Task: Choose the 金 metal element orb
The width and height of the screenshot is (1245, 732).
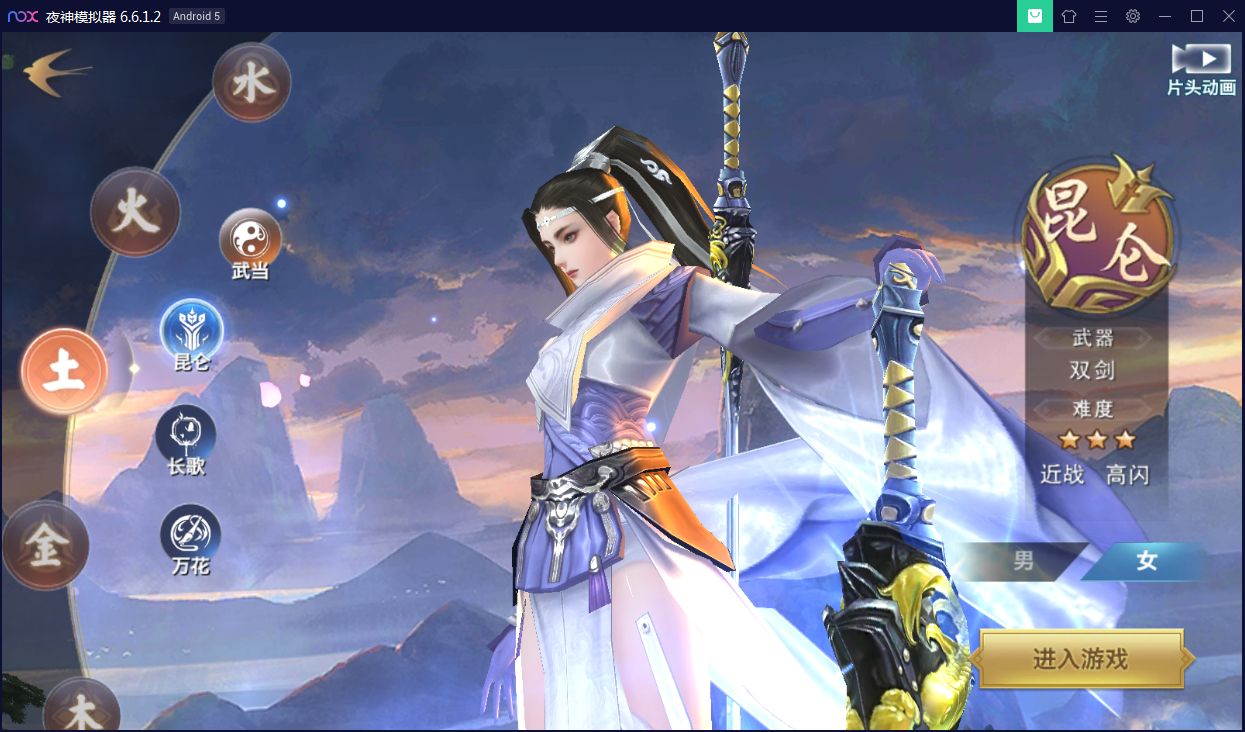Action: (46, 545)
